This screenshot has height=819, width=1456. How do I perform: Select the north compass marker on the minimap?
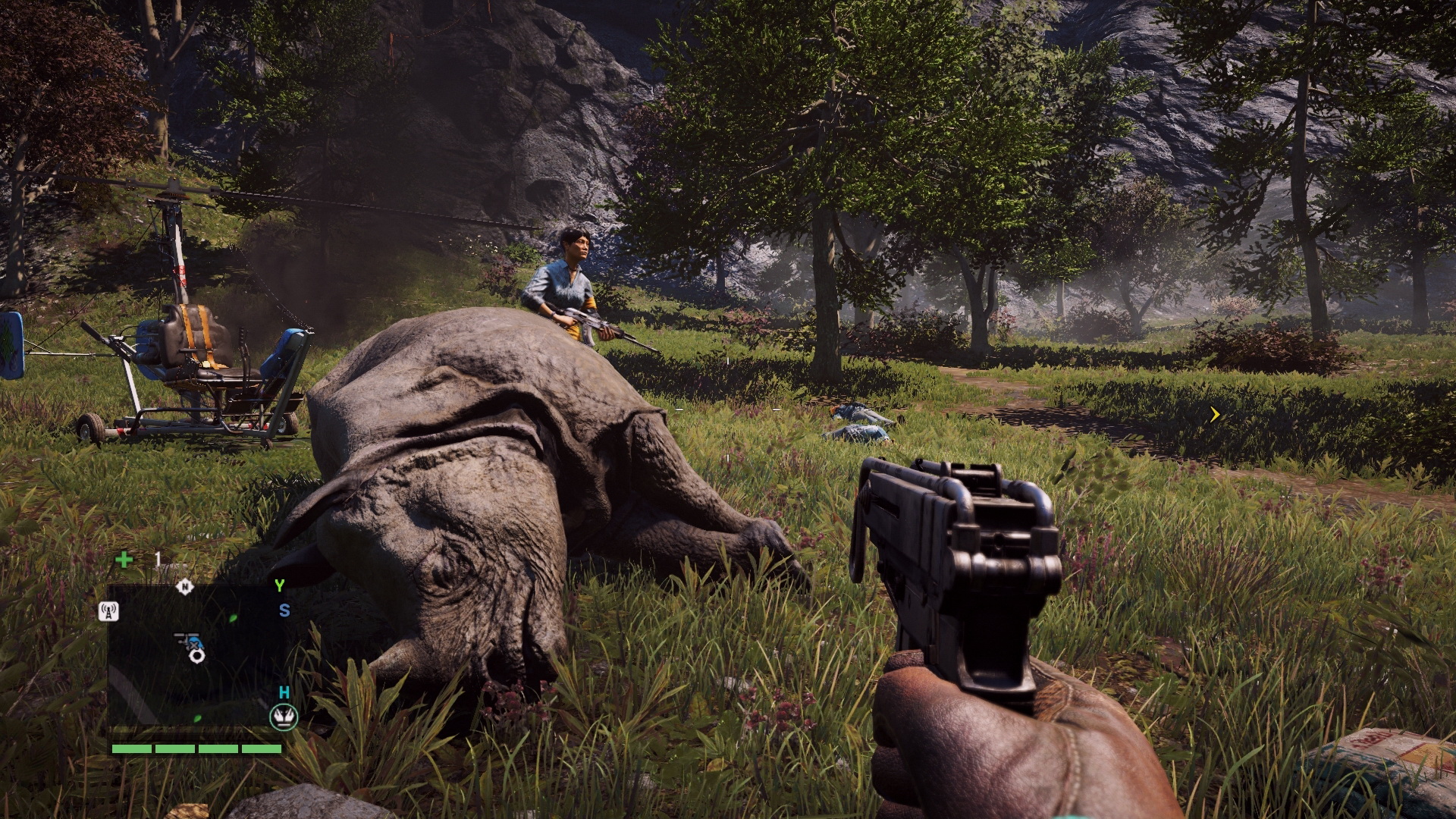(x=184, y=587)
